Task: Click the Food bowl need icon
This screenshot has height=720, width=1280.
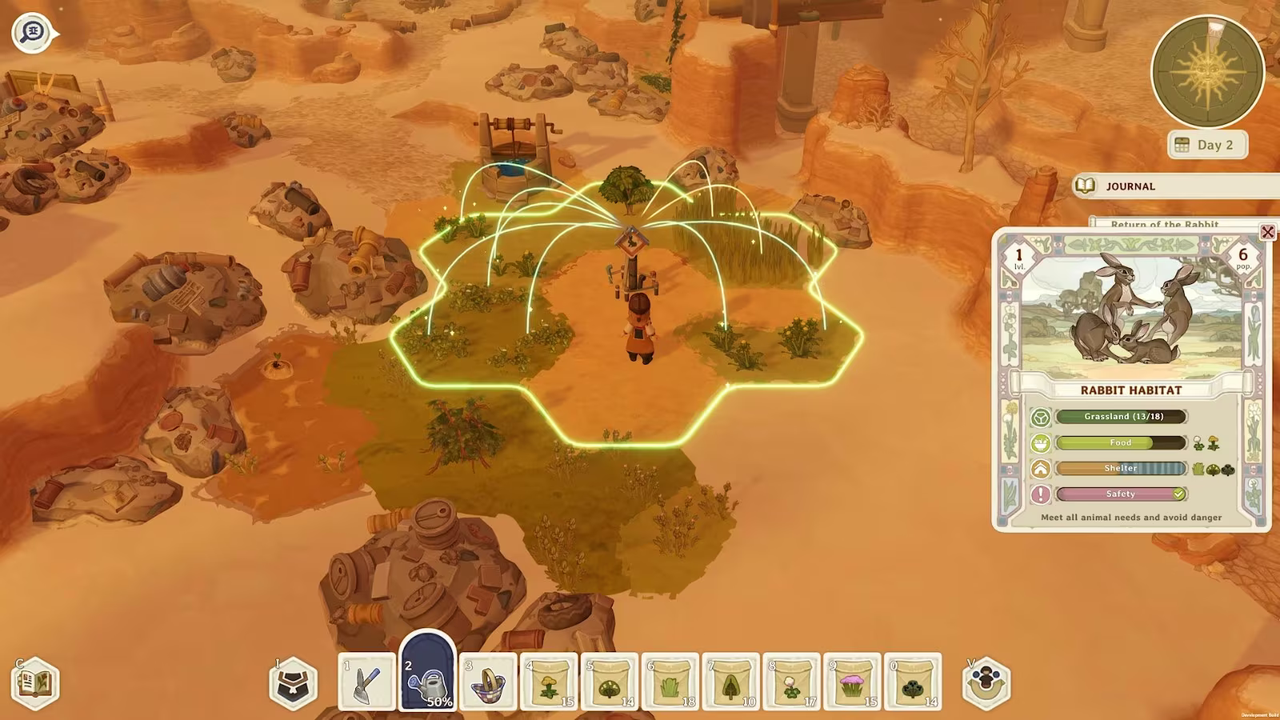Action: 1040,443
